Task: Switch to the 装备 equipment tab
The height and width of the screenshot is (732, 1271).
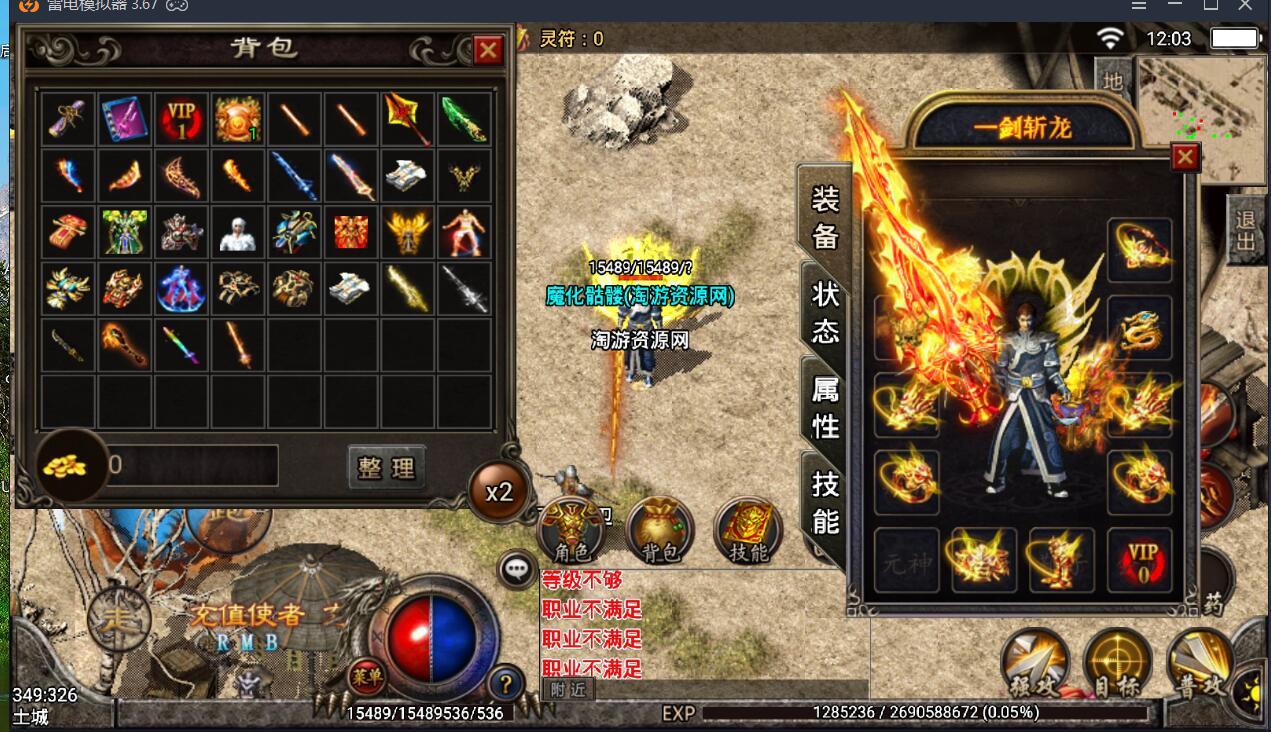Action: click(x=825, y=217)
